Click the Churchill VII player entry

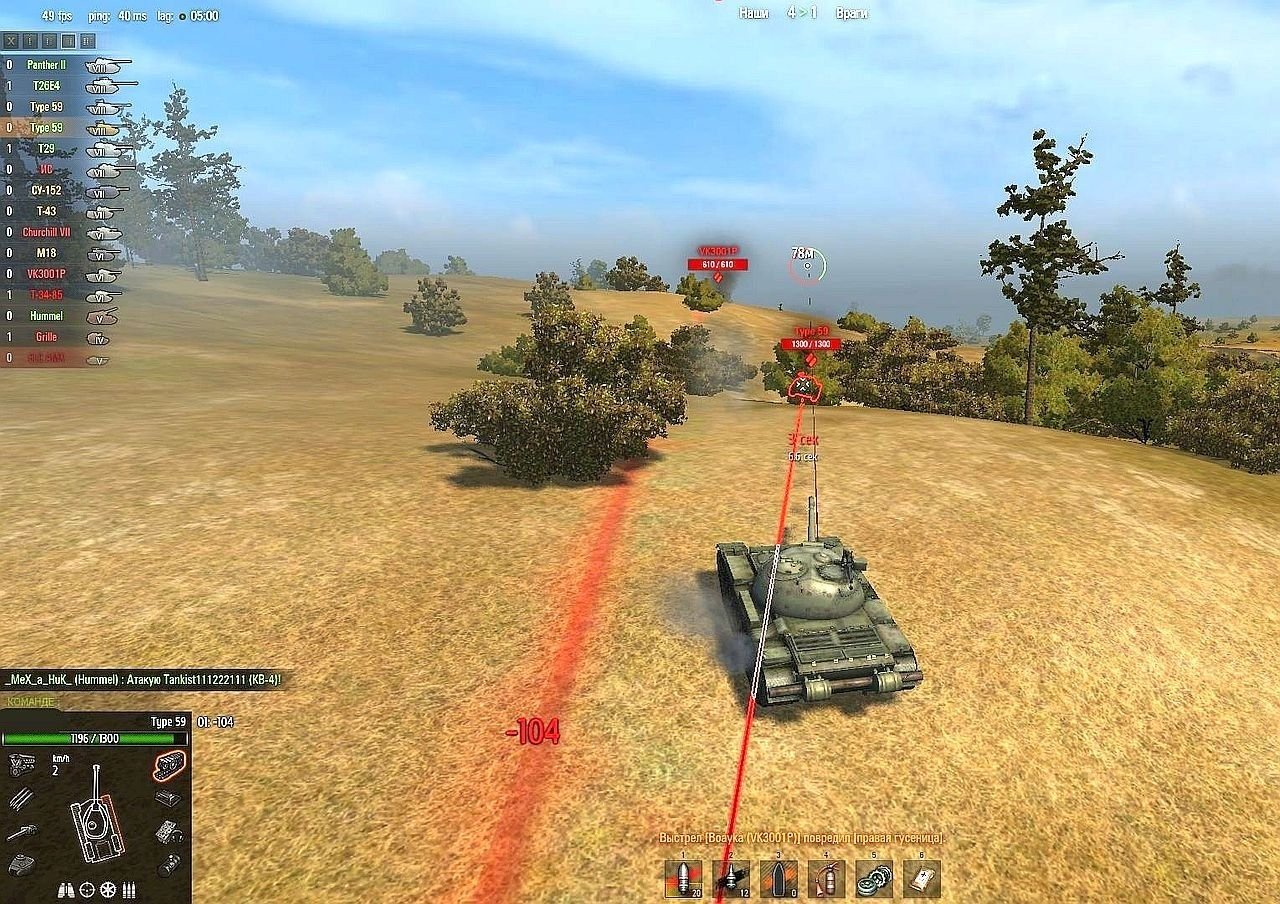coord(45,232)
